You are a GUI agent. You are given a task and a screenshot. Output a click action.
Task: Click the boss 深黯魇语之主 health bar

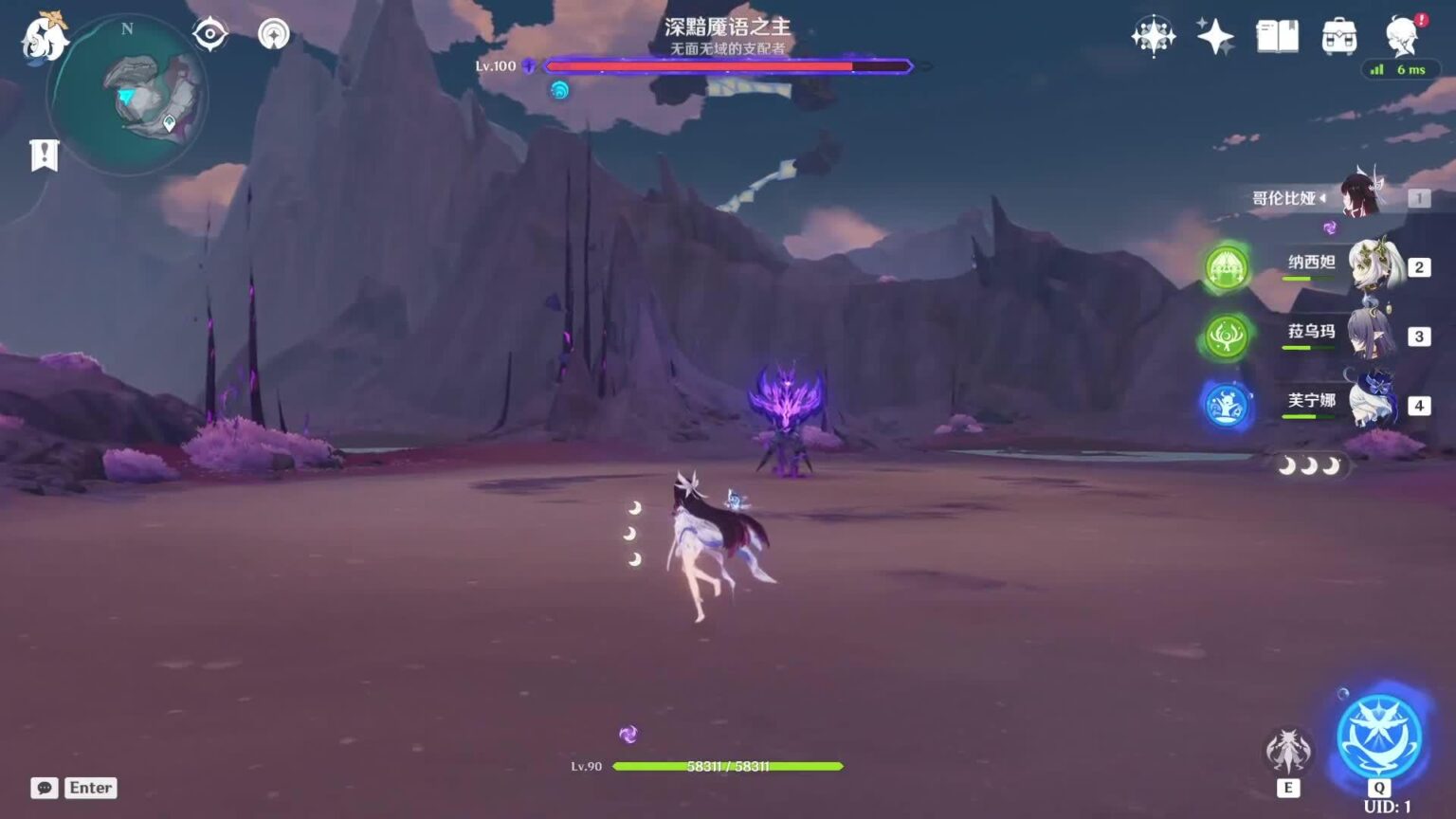click(x=726, y=66)
